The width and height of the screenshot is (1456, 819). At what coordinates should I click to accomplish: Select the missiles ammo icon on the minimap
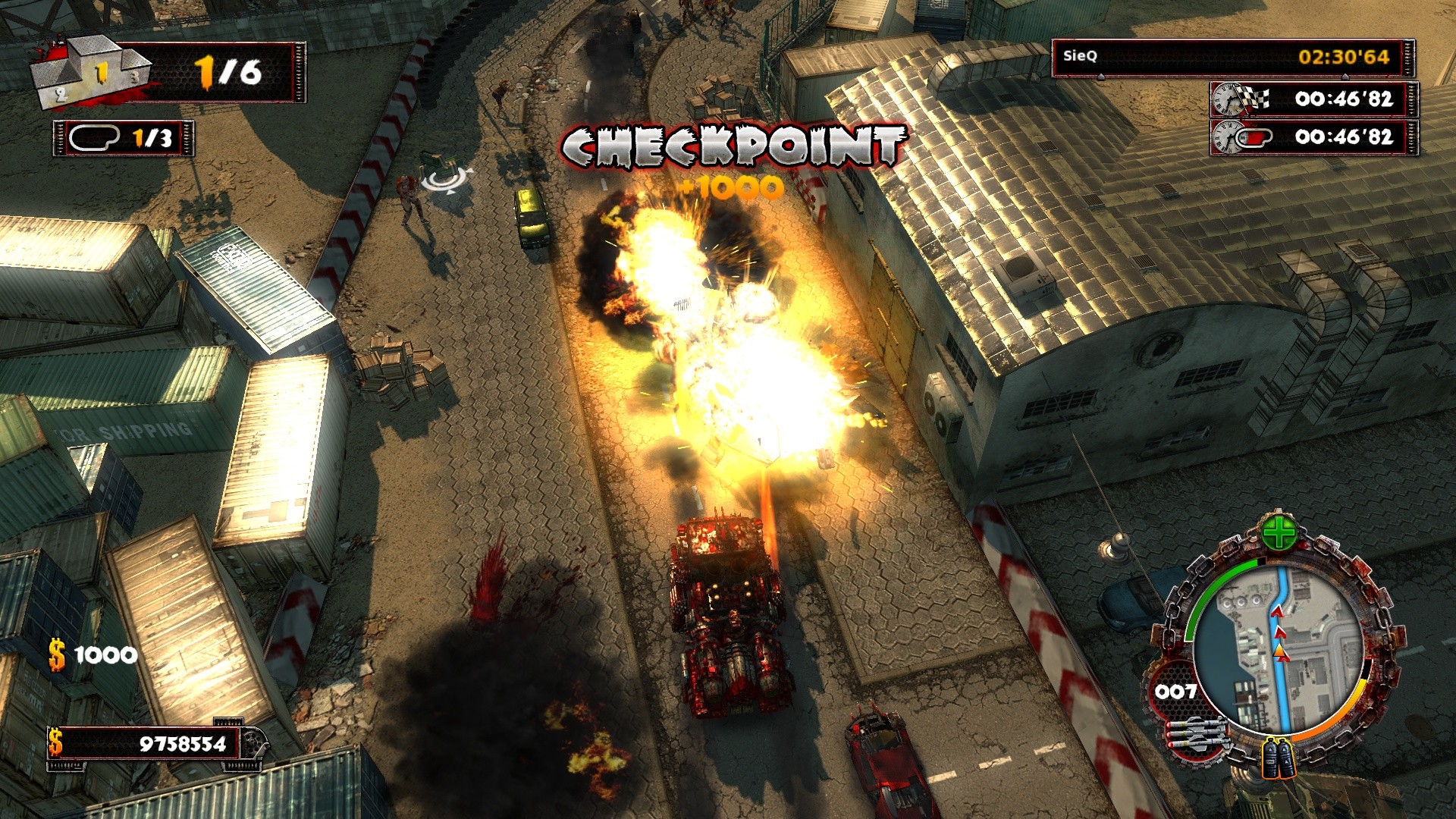[1198, 734]
